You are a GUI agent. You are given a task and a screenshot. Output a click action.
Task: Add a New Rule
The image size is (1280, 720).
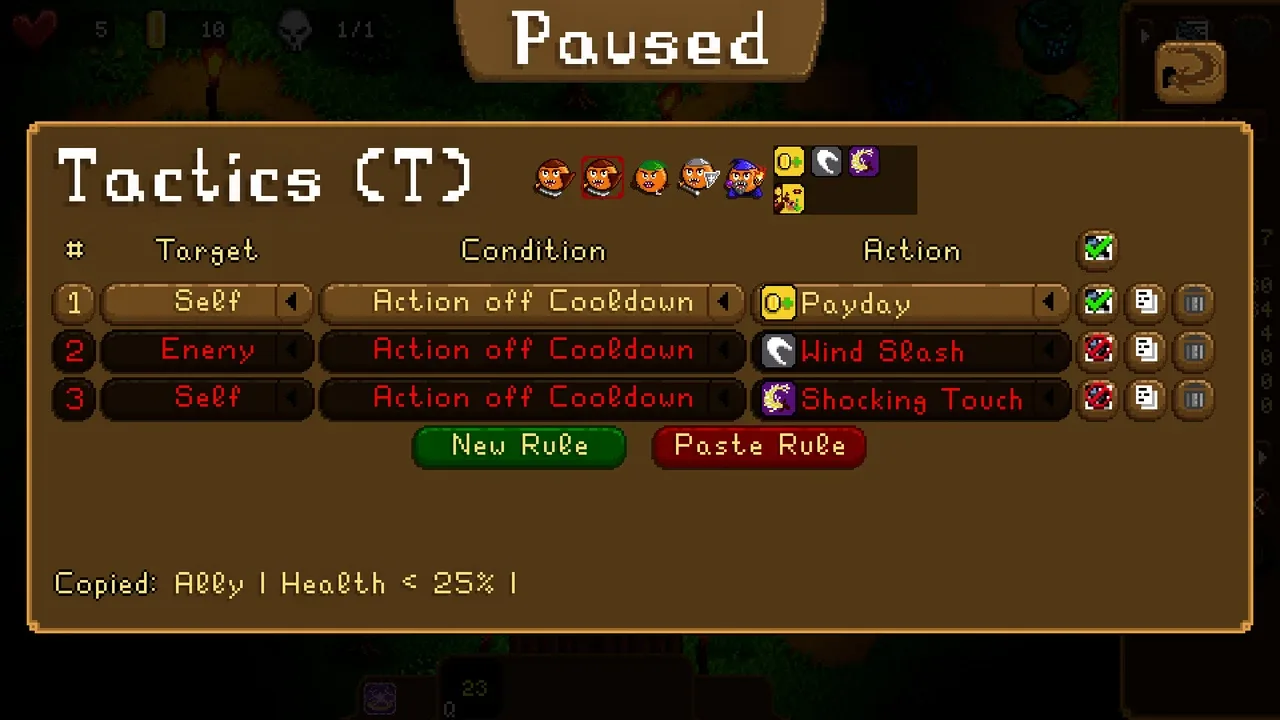coord(519,446)
